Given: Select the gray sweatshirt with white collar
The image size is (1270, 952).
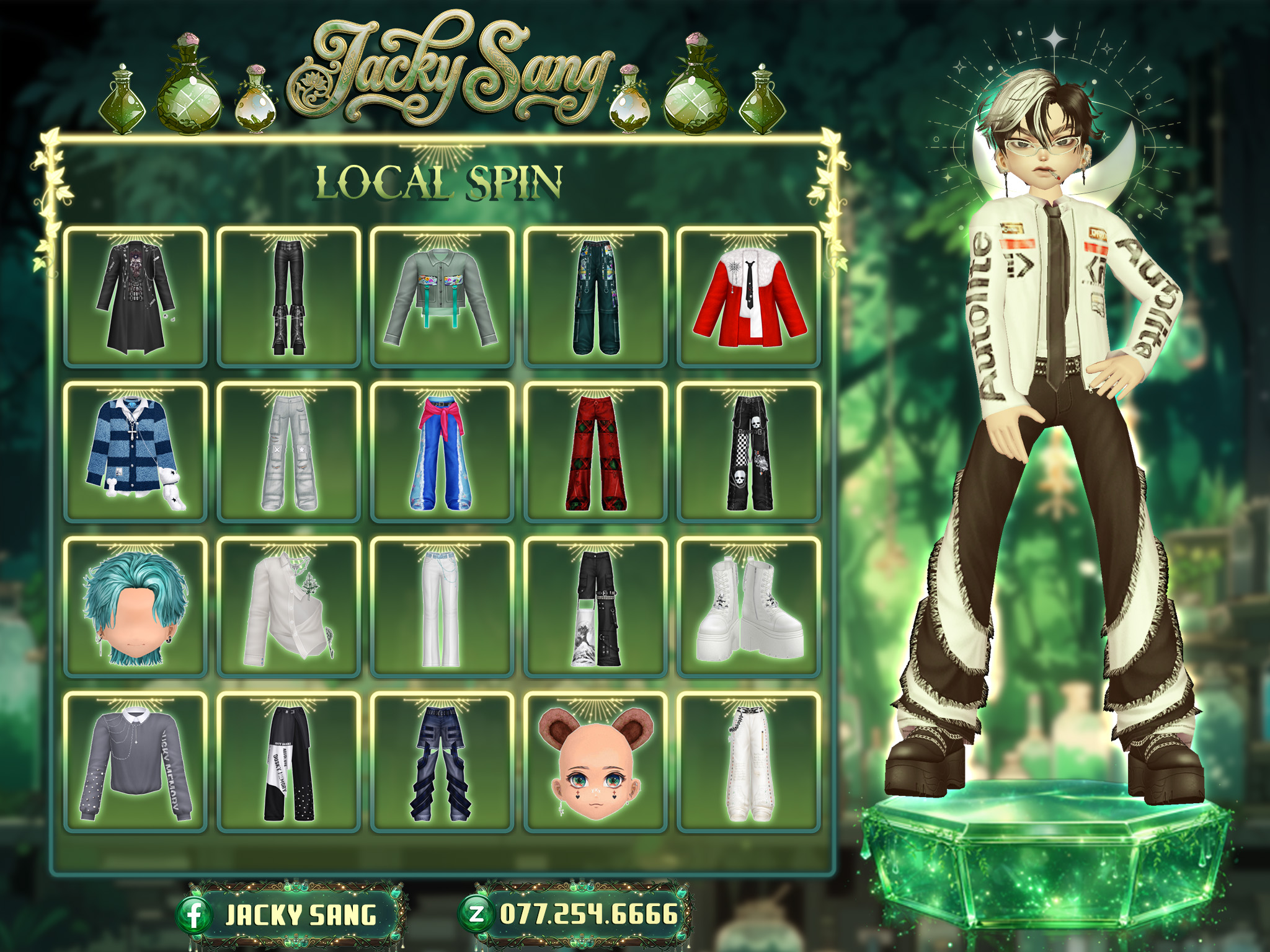Looking at the screenshot, I should click(x=135, y=762).
